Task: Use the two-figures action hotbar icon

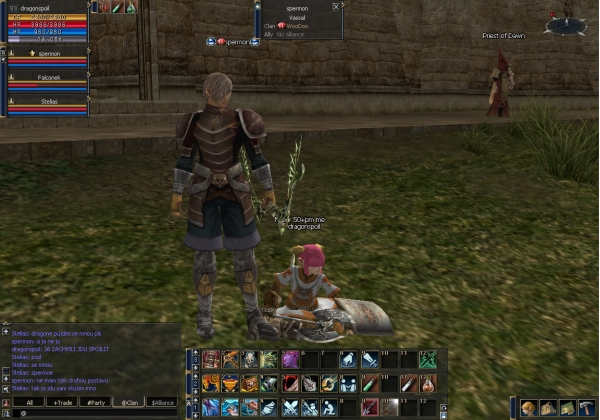Action: (349, 383)
